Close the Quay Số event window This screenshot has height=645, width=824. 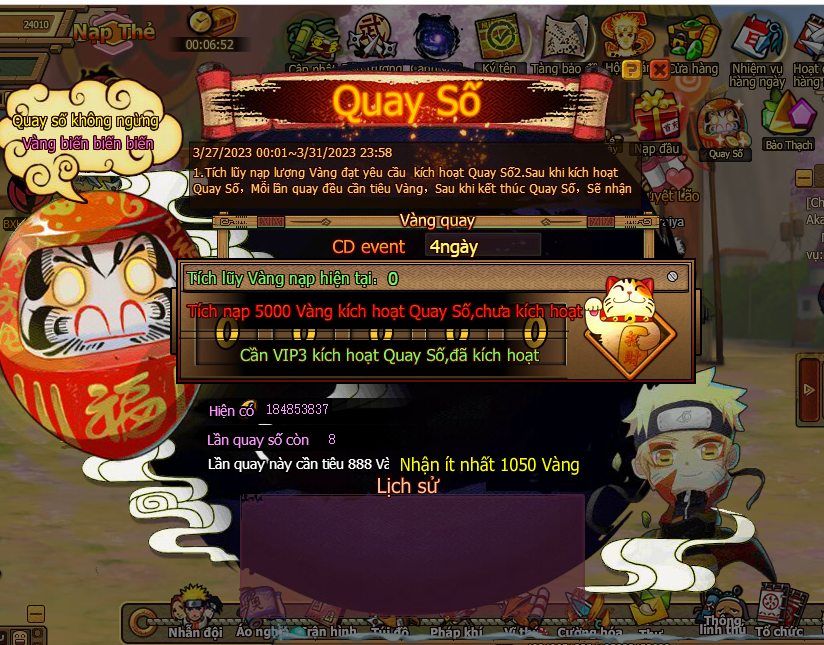(659, 69)
